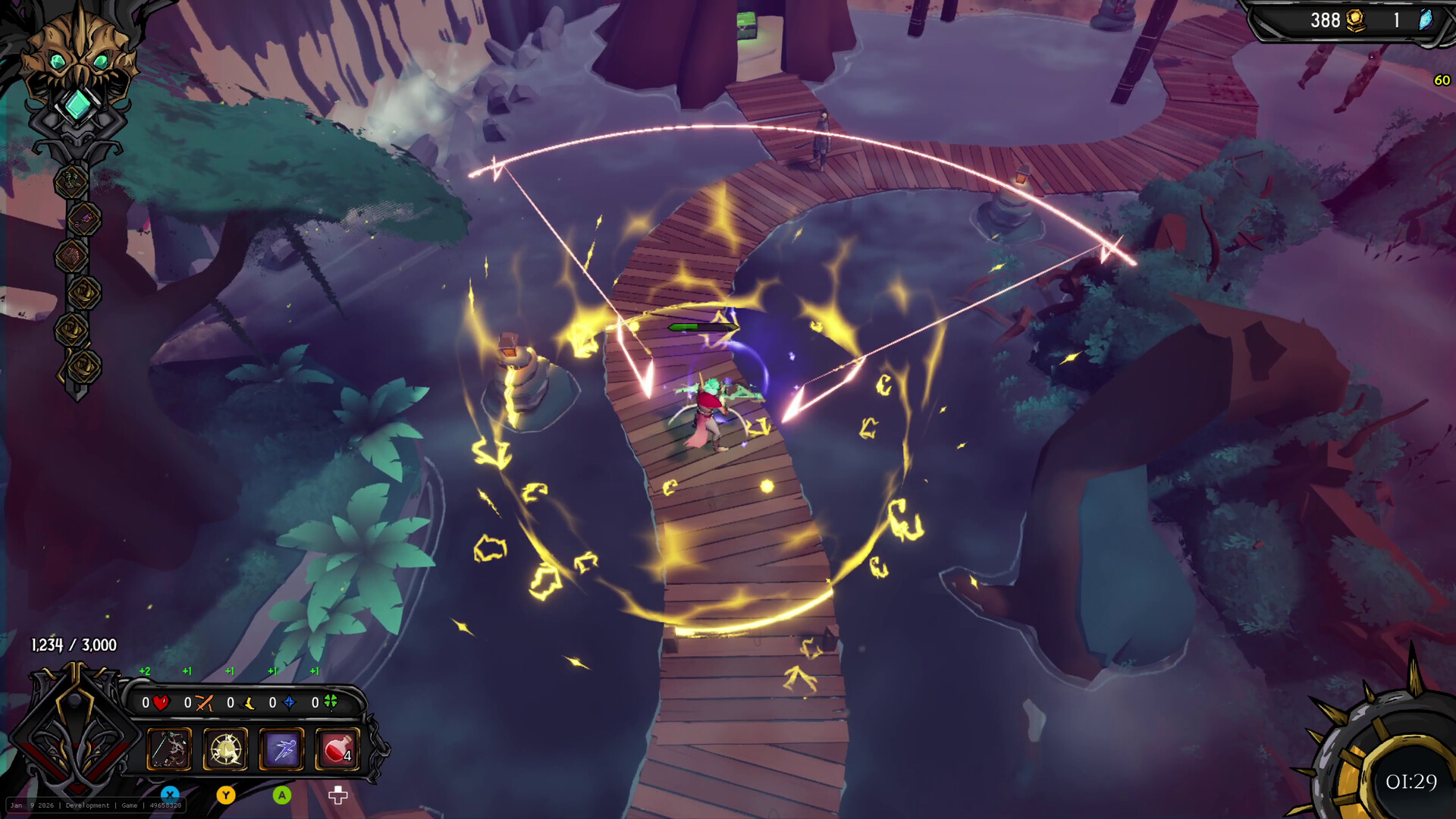The image size is (1456, 819).
Task: Click the green clover luck stat icon
Action: click(x=331, y=702)
